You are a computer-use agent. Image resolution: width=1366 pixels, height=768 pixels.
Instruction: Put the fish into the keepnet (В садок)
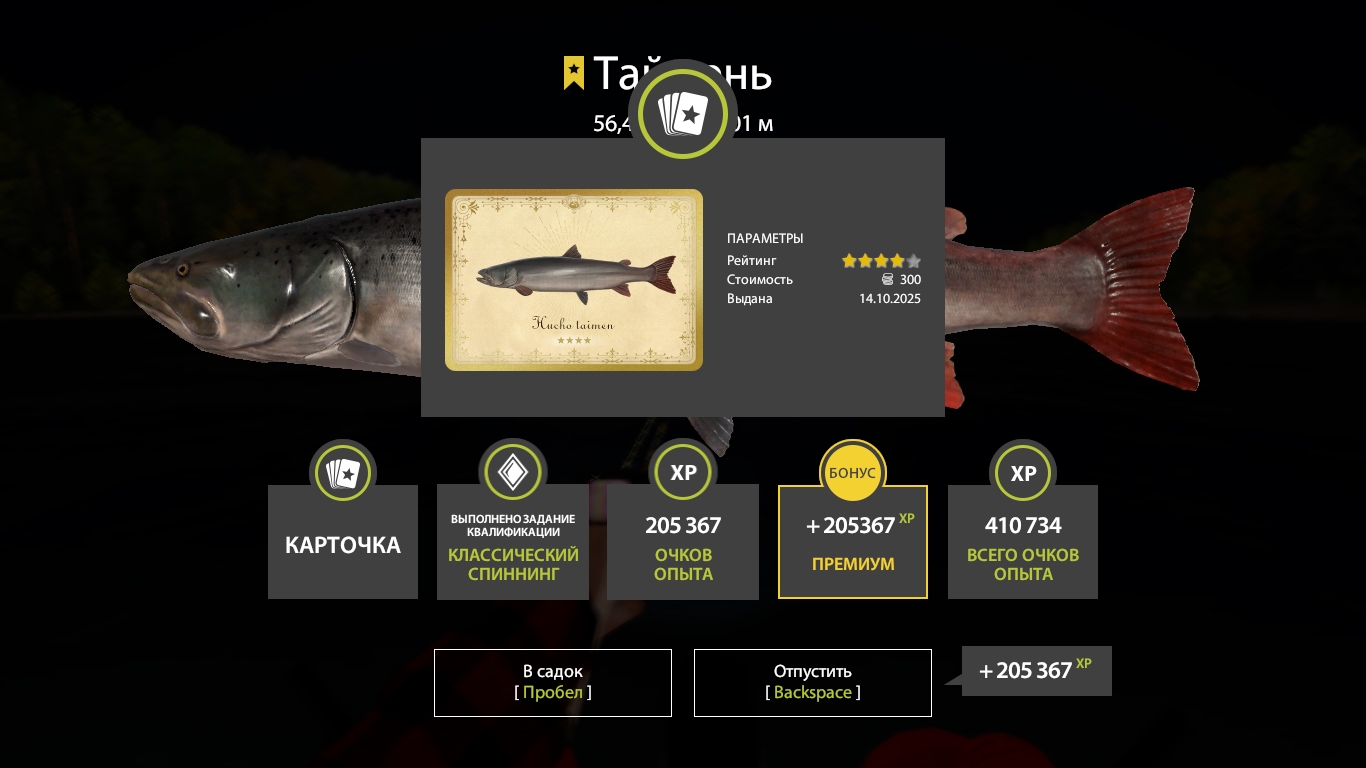(x=553, y=682)
